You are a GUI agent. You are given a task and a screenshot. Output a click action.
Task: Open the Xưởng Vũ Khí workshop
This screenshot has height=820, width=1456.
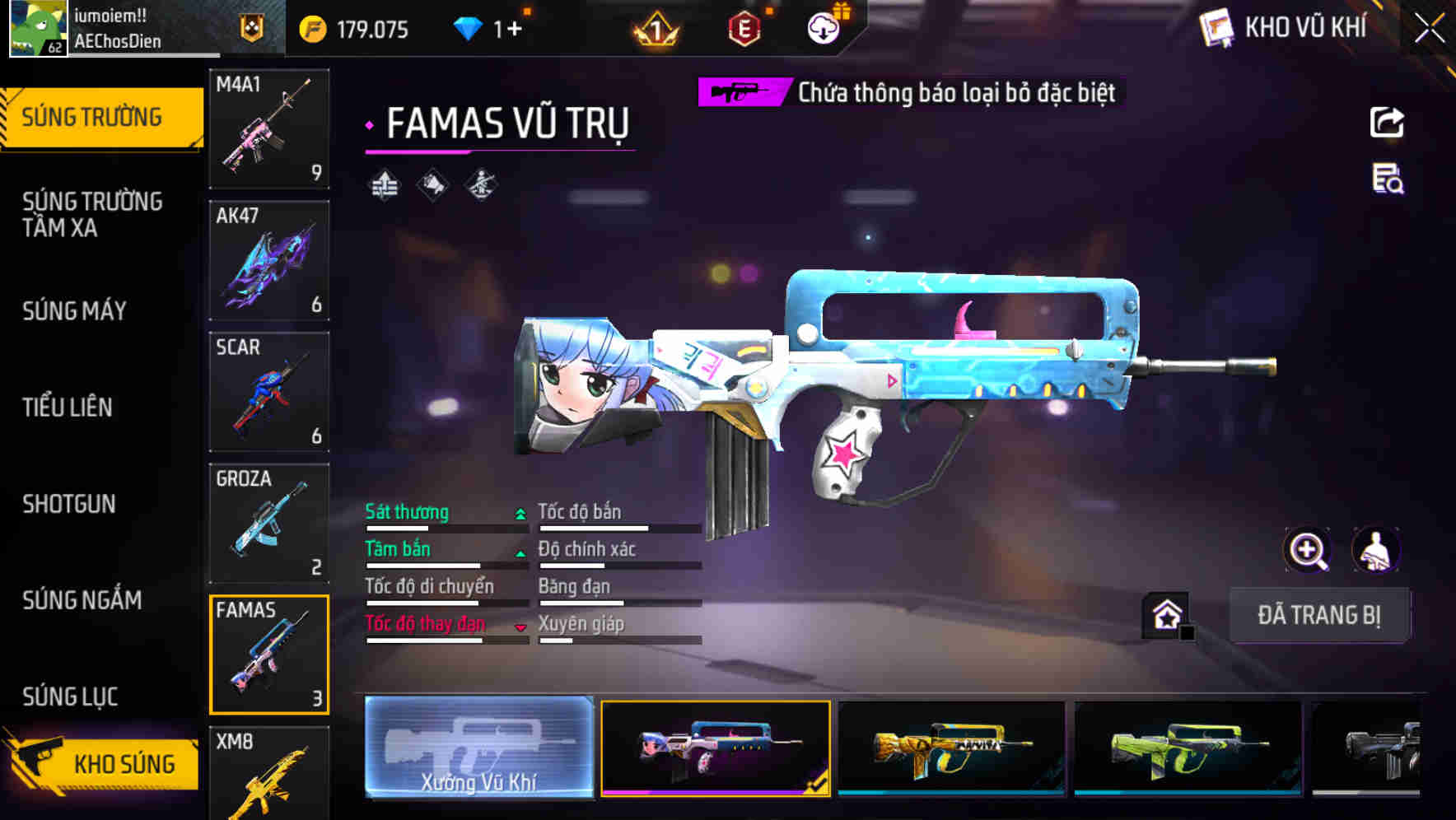[478, 748]
